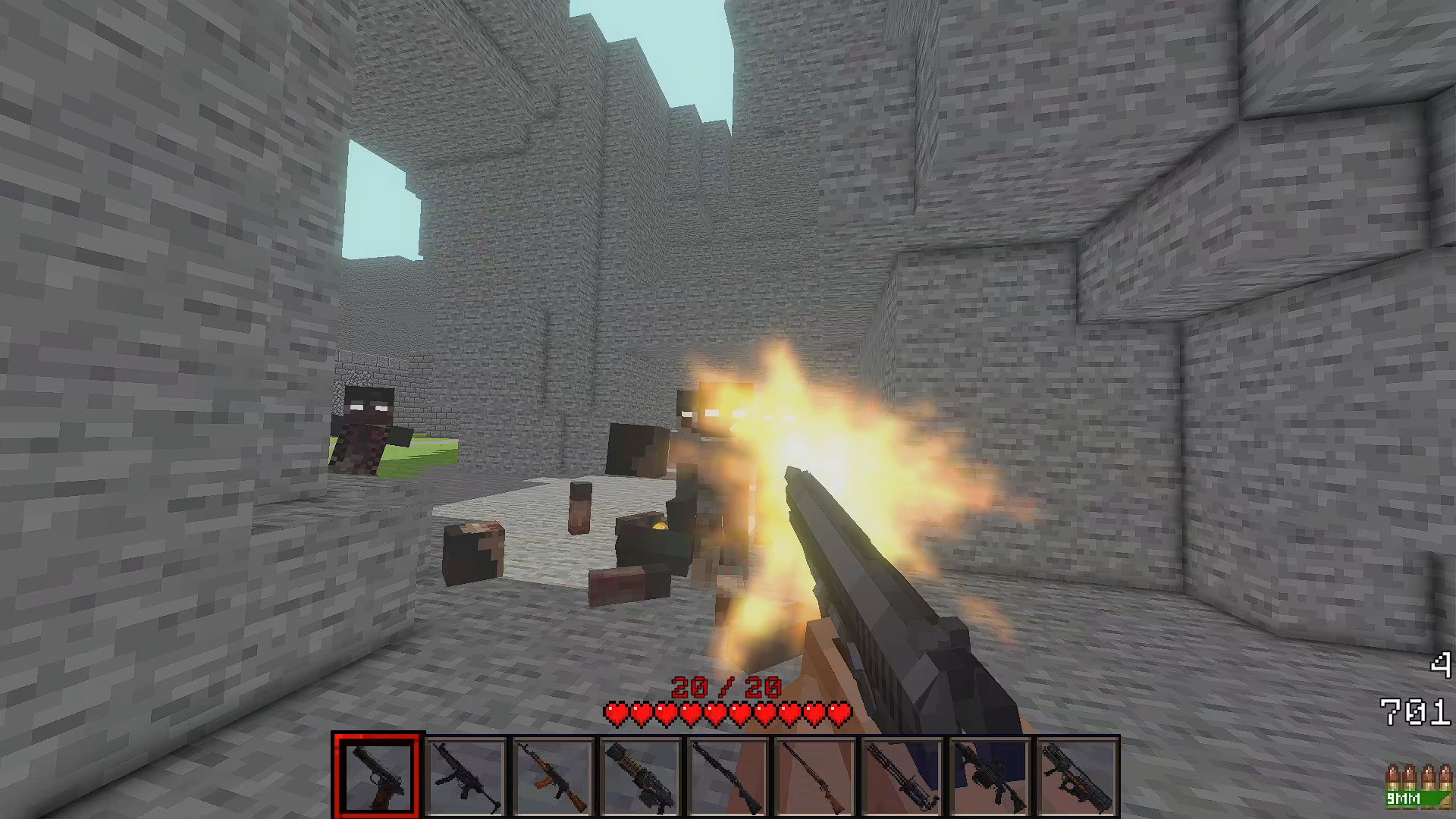Click the leftmost heart in the health bar

point(616,714)
